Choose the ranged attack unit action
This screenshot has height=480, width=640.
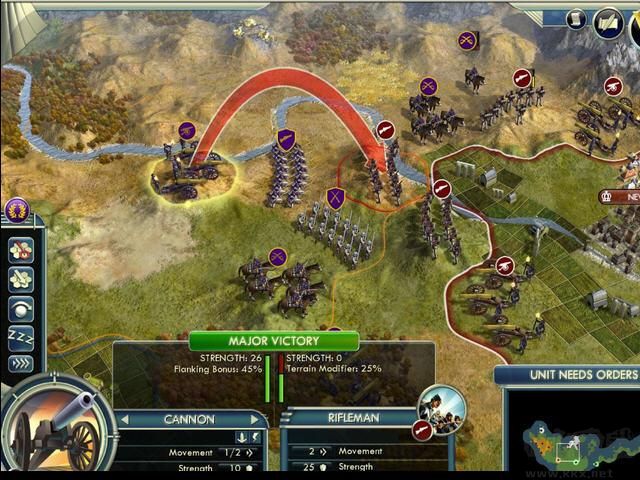point(21,306)
